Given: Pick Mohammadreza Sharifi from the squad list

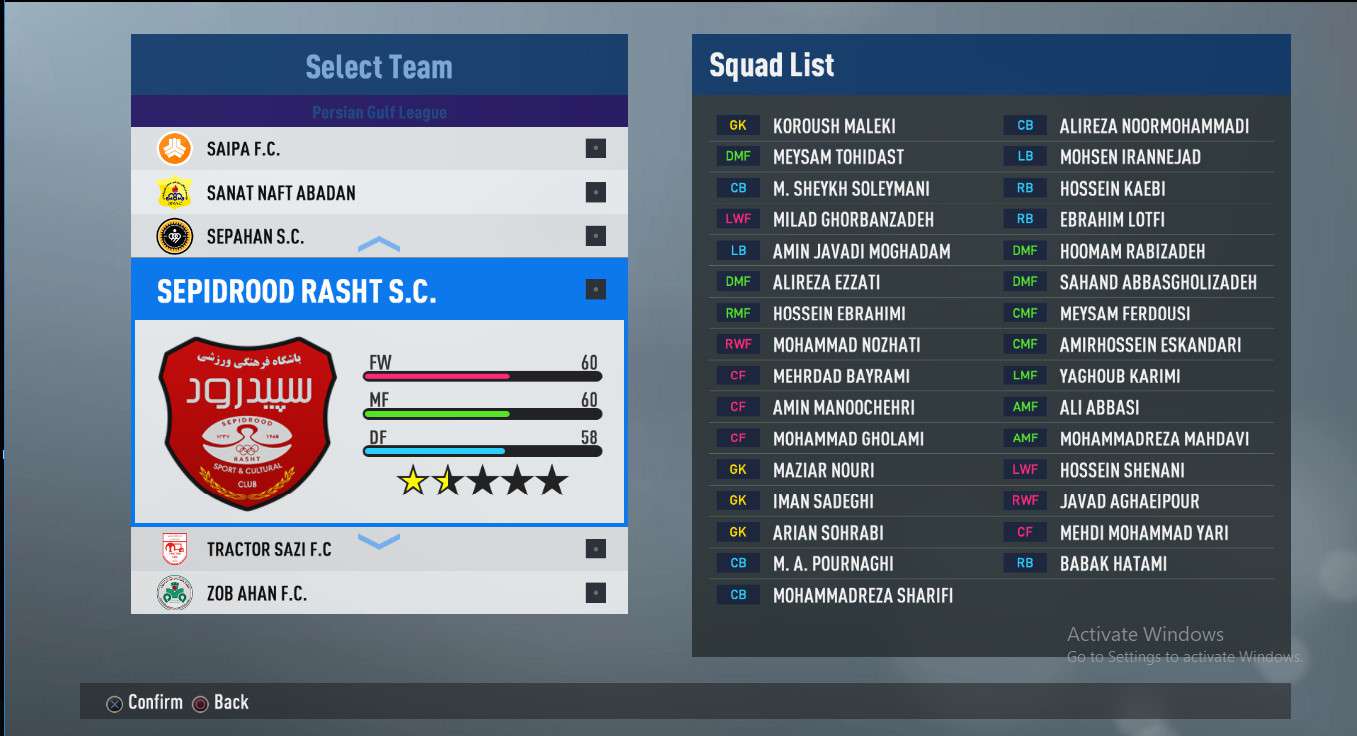Looking at the screenshot, I should pyautogui.click(x=862, y=596).
